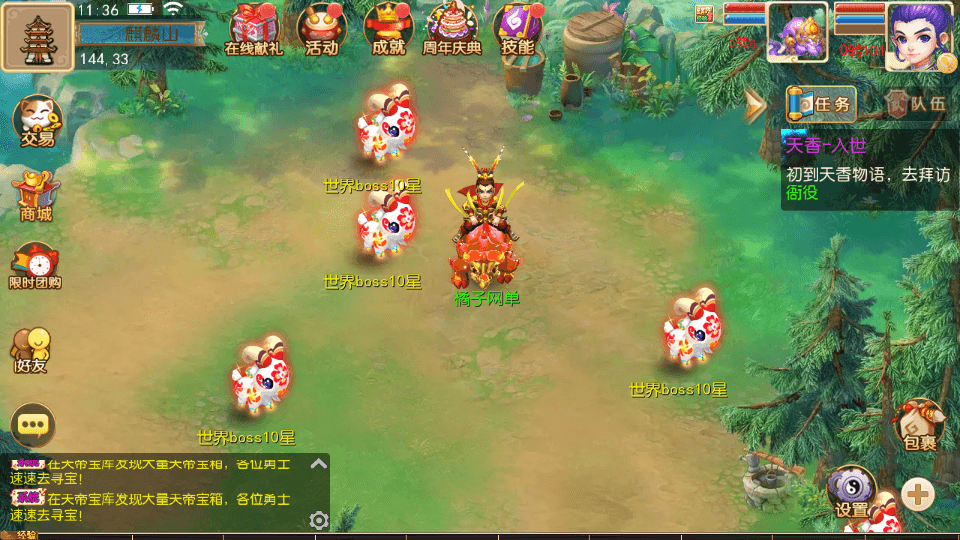960x540 pixels.
Task: Open the 交易 trade cat icon
Action: tap(37, 121)
